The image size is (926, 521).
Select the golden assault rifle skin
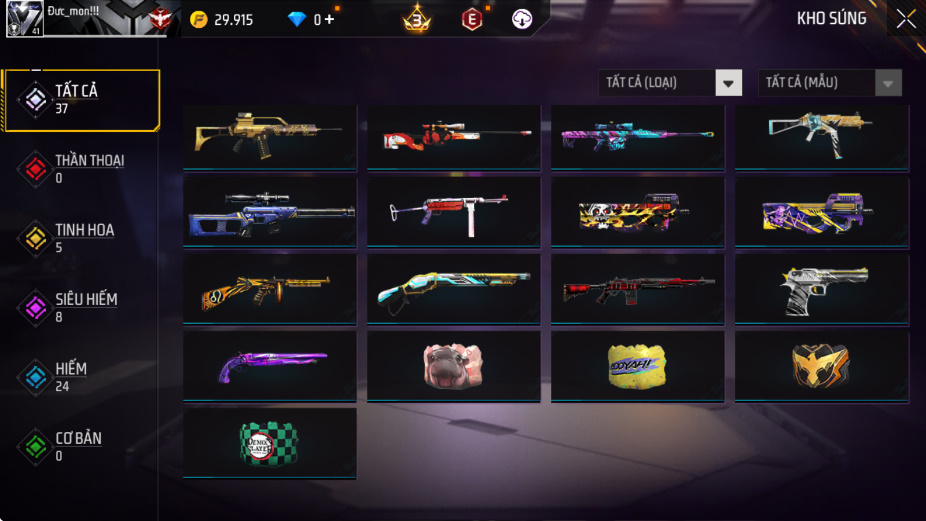[269, 137]
